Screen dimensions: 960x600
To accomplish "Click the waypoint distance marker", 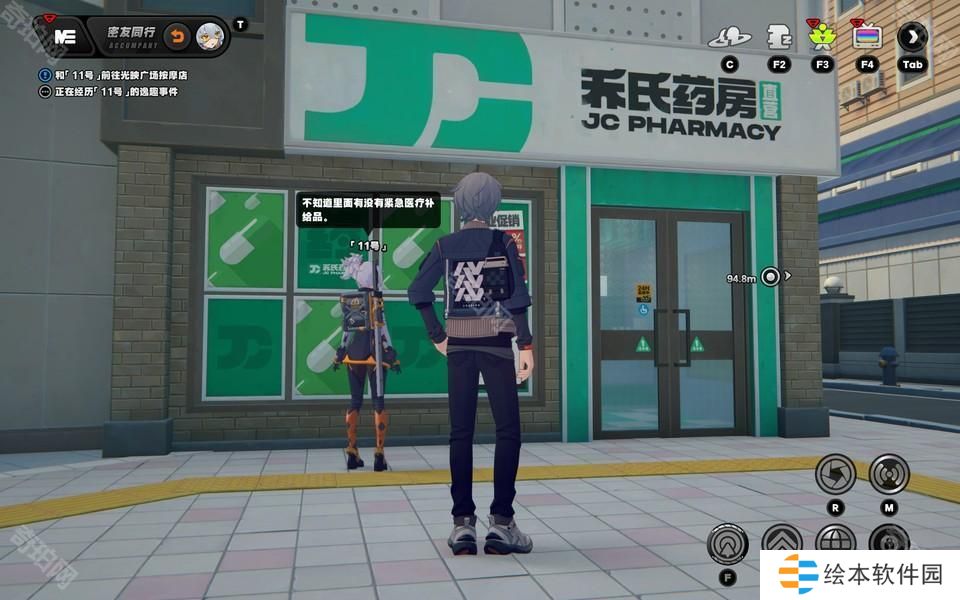I will tap(769, 277).
